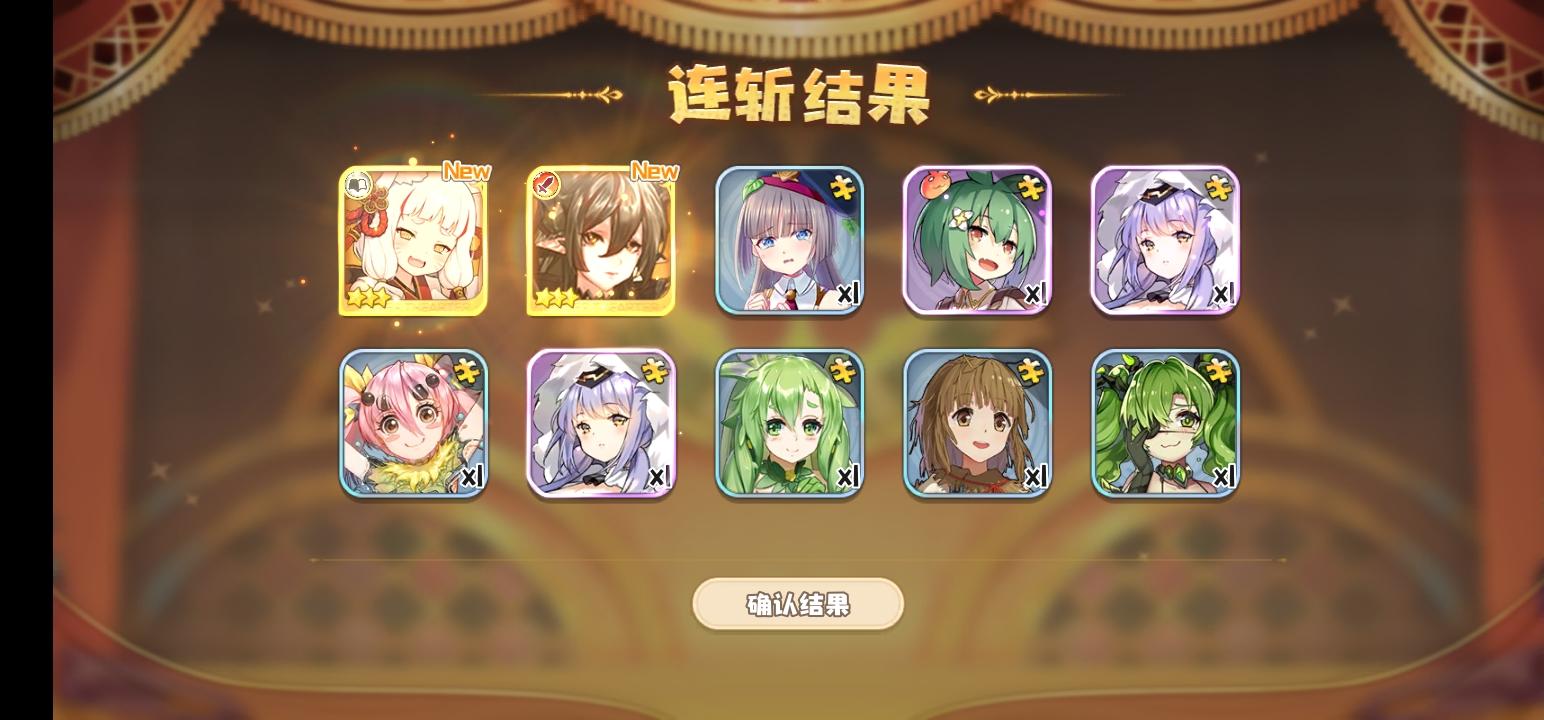Screen dimensions: 1544x720
Task: Open the white-haired New character card
Action: click(413, 240)
